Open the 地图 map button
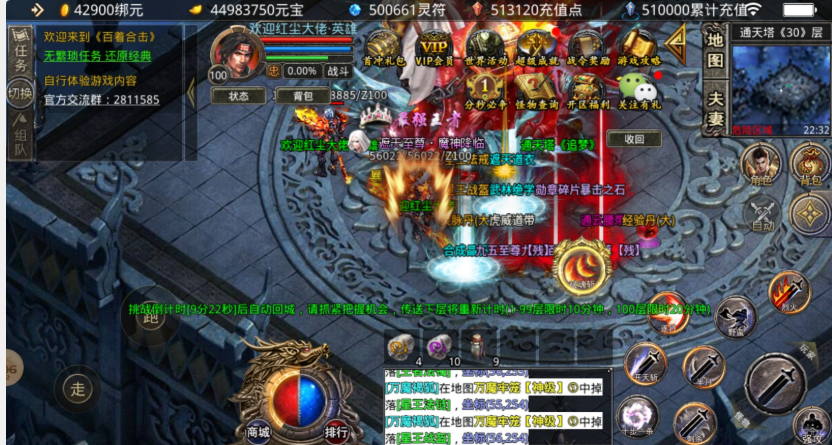 pos(715,48)
